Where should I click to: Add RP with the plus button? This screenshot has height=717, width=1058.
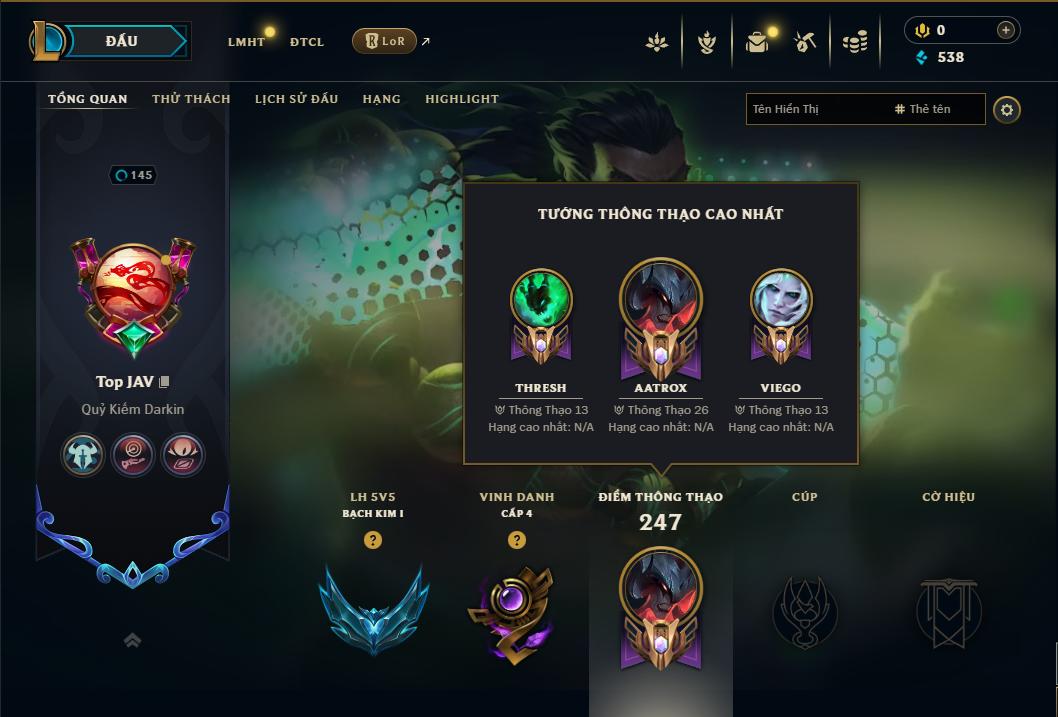1006,30
